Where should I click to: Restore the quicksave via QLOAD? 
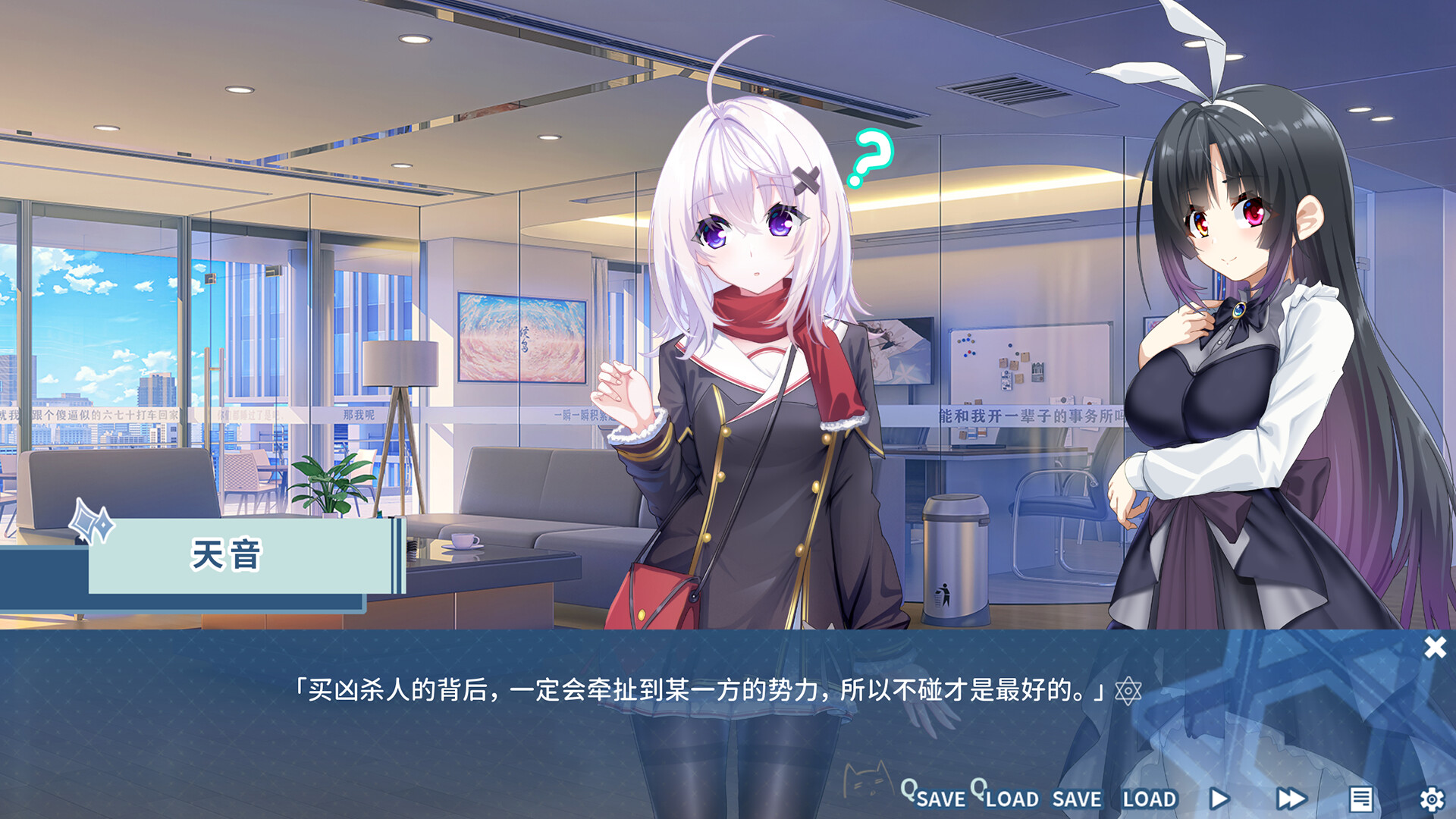click(x=1011, y=799)
